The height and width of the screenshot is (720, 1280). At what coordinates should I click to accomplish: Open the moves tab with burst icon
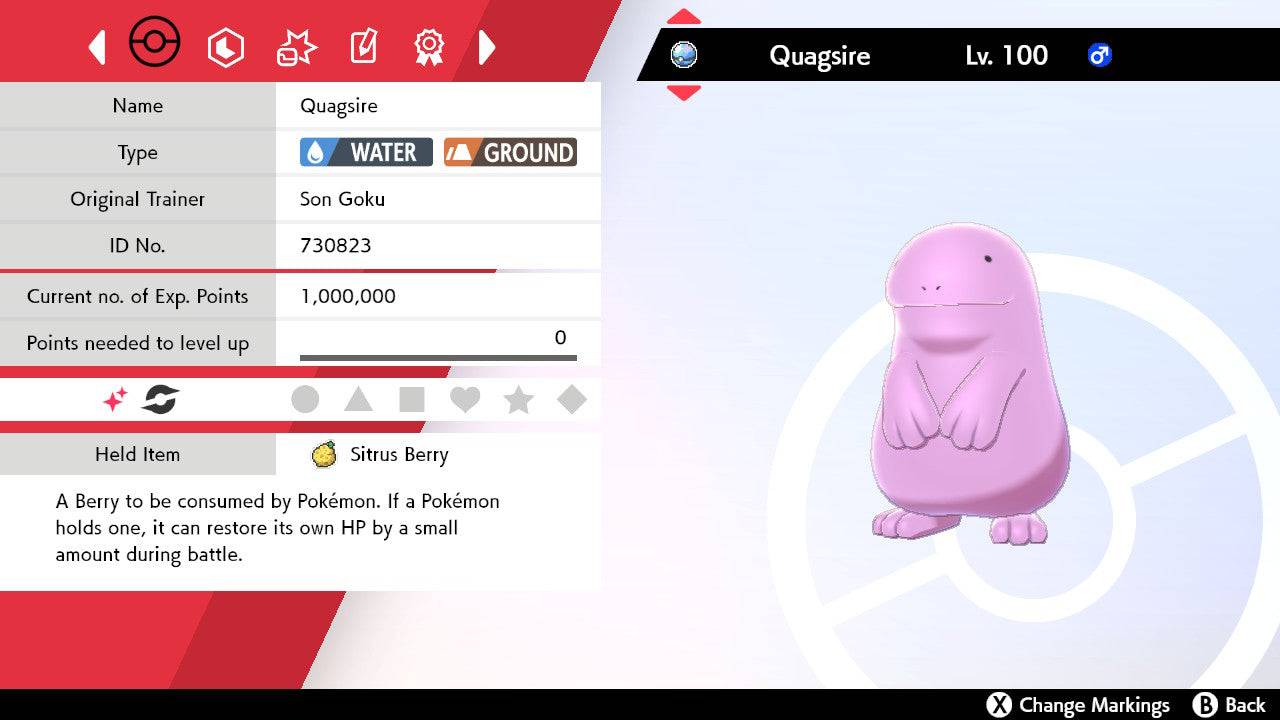point(296,47)
